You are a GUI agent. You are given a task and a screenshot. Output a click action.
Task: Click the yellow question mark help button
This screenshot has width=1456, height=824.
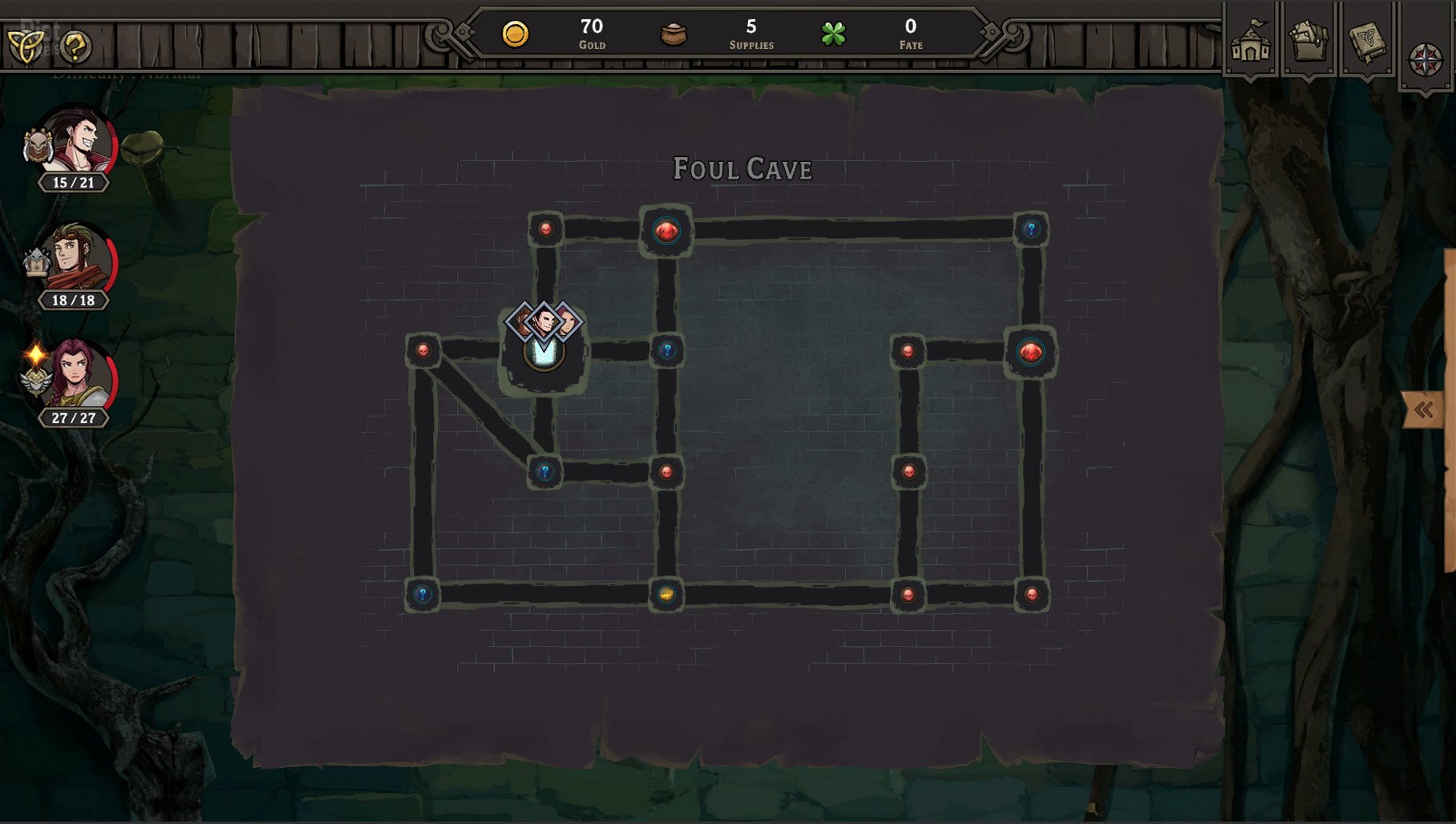[76, 46]
